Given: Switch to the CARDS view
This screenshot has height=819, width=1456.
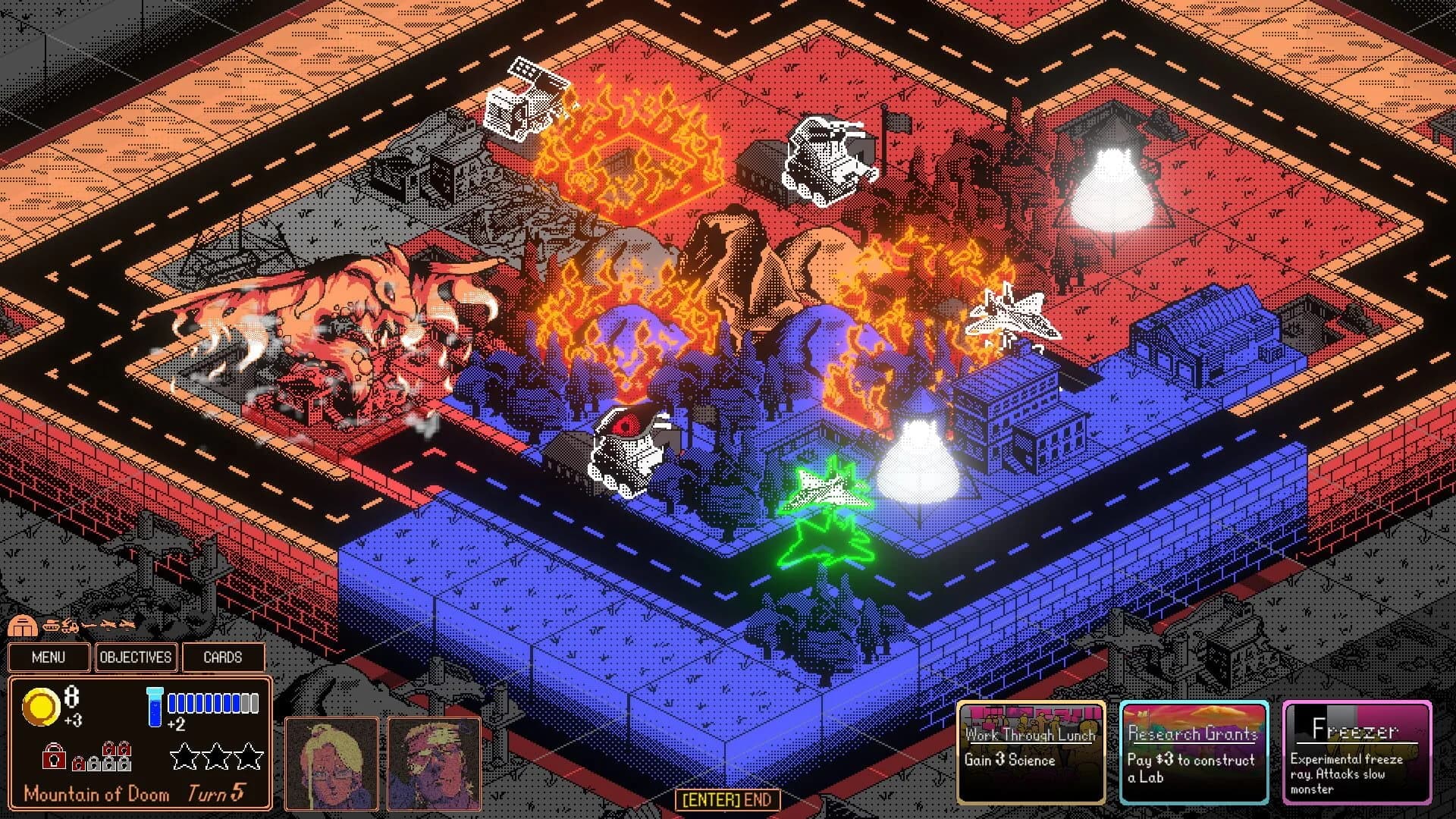Looking at the screenshot, I should [222, 657].
